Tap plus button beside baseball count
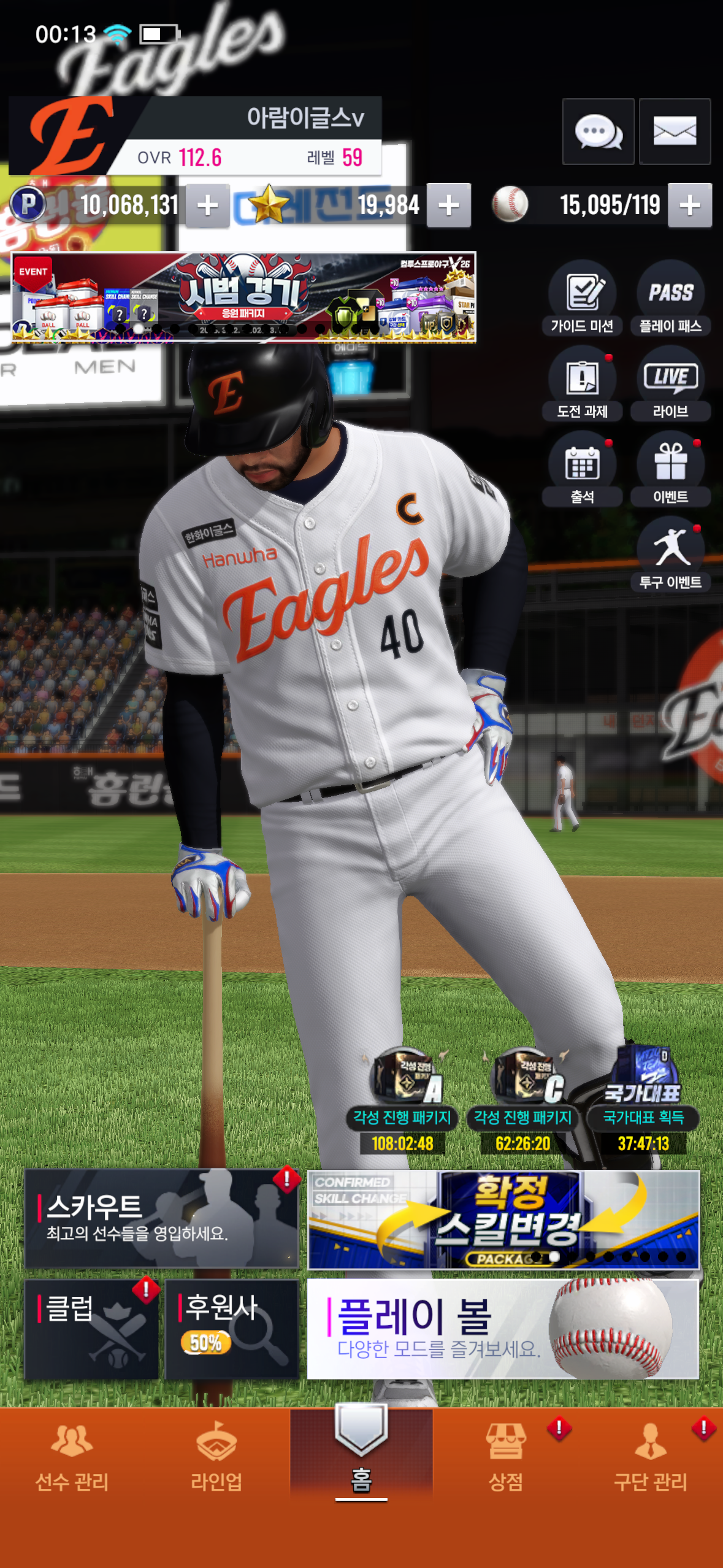The width and height of the screenshot is (723, 1568). 689,206
